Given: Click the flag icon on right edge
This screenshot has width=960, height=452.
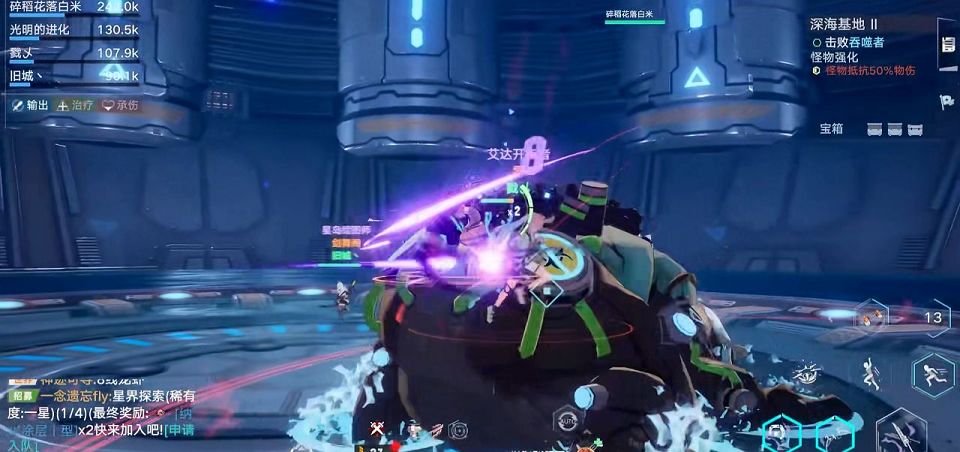Looking at the screenshot, I should click(x=947, y=101).
